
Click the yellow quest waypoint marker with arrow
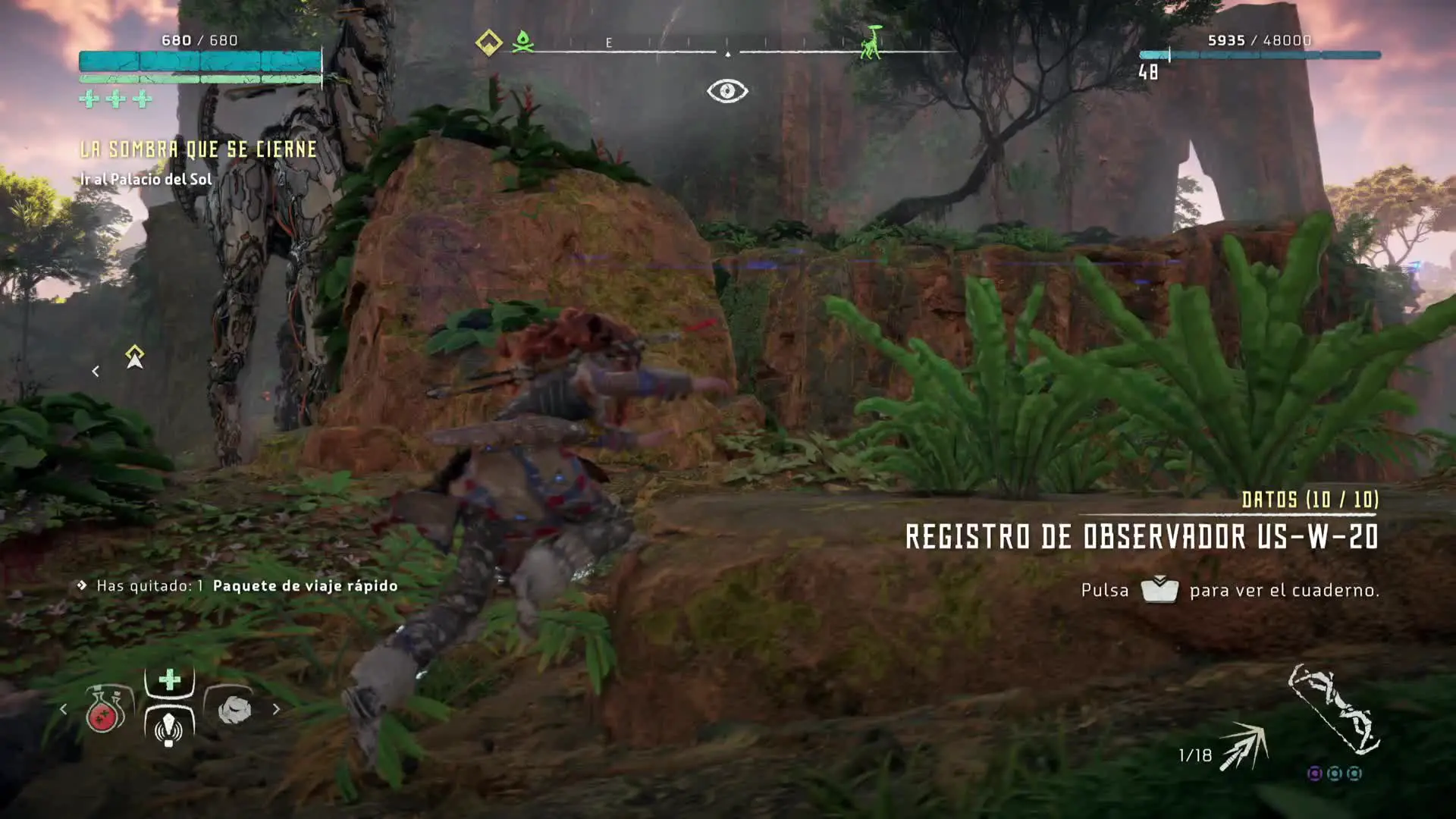[x=135, y=356]
